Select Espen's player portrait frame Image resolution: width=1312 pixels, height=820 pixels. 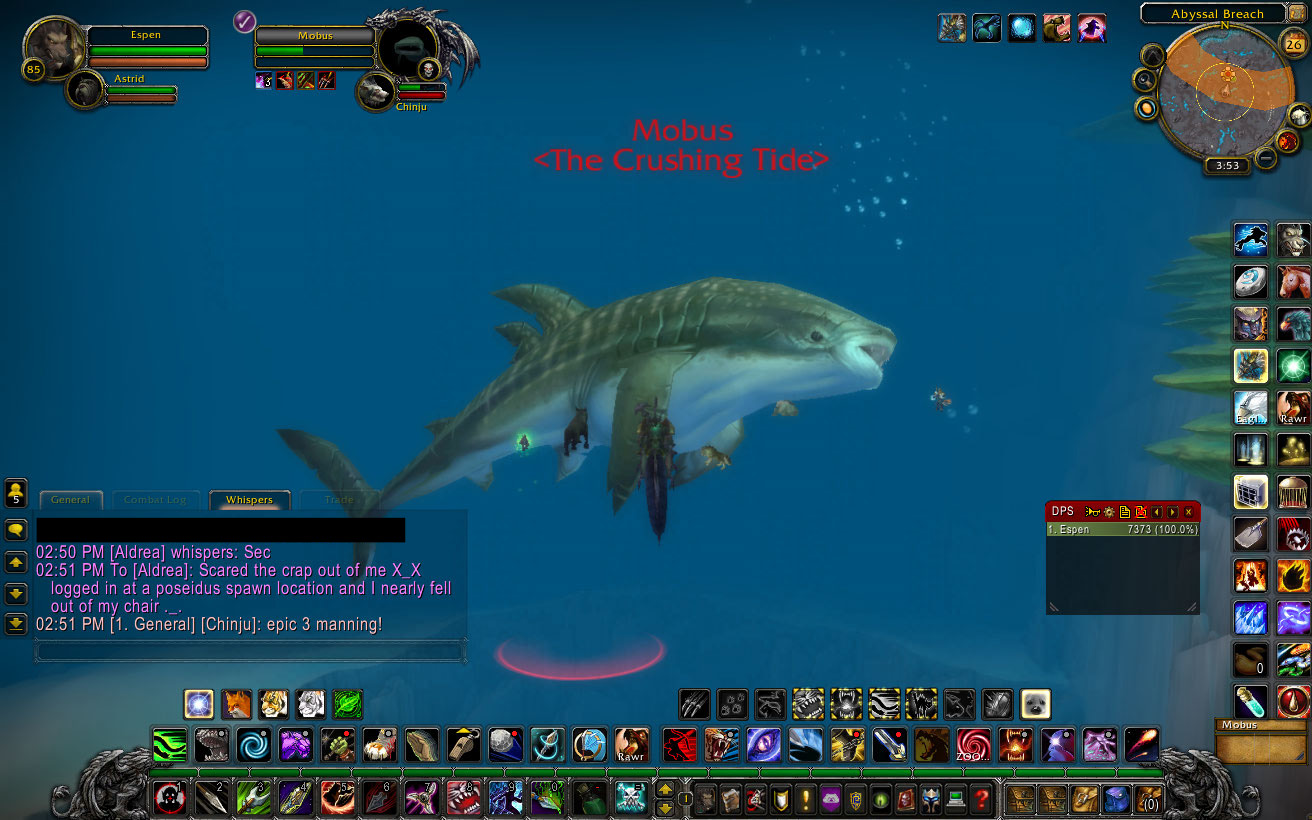click(55, 47)
